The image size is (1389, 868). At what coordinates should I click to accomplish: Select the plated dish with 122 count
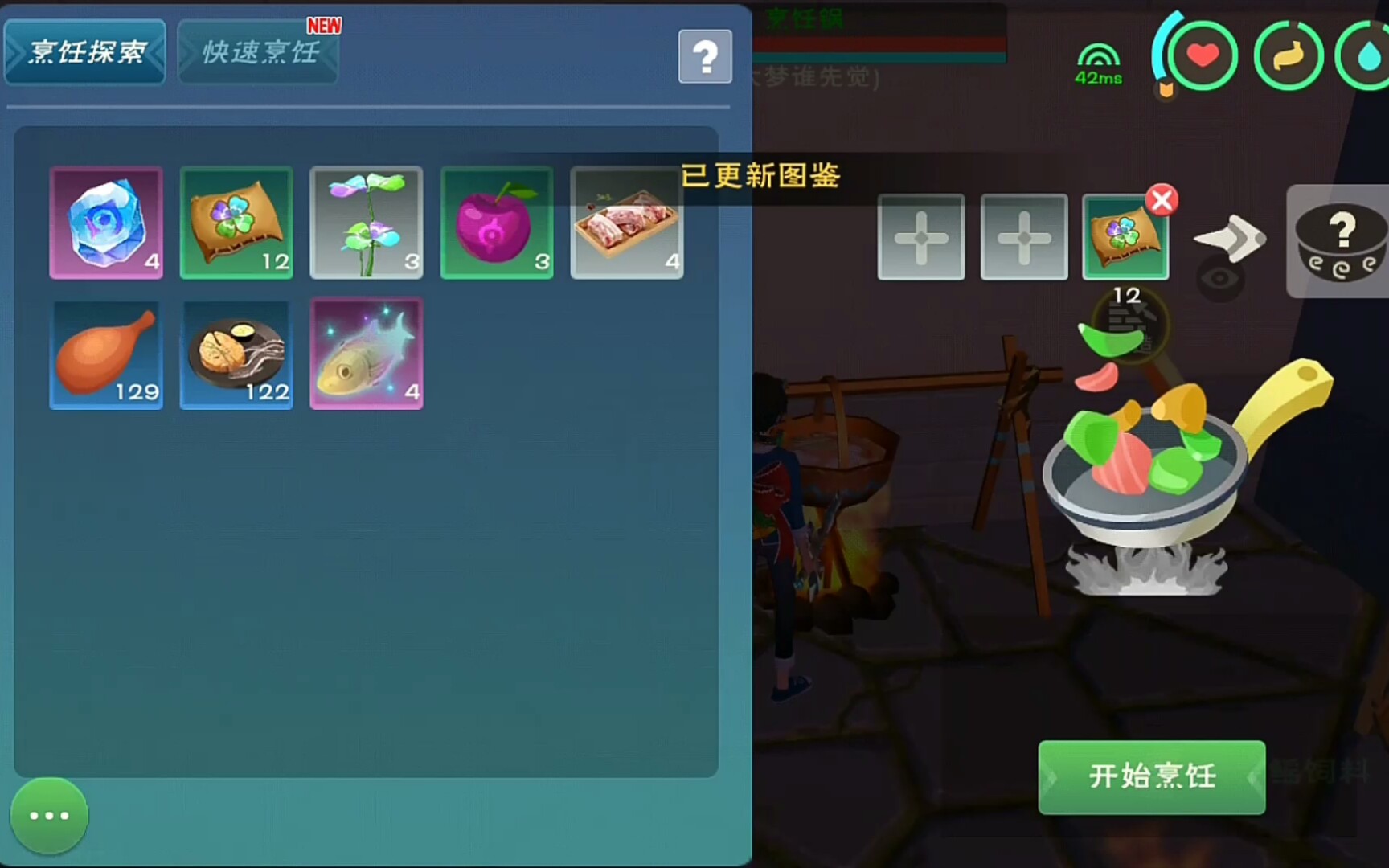[x=236, y=354]
